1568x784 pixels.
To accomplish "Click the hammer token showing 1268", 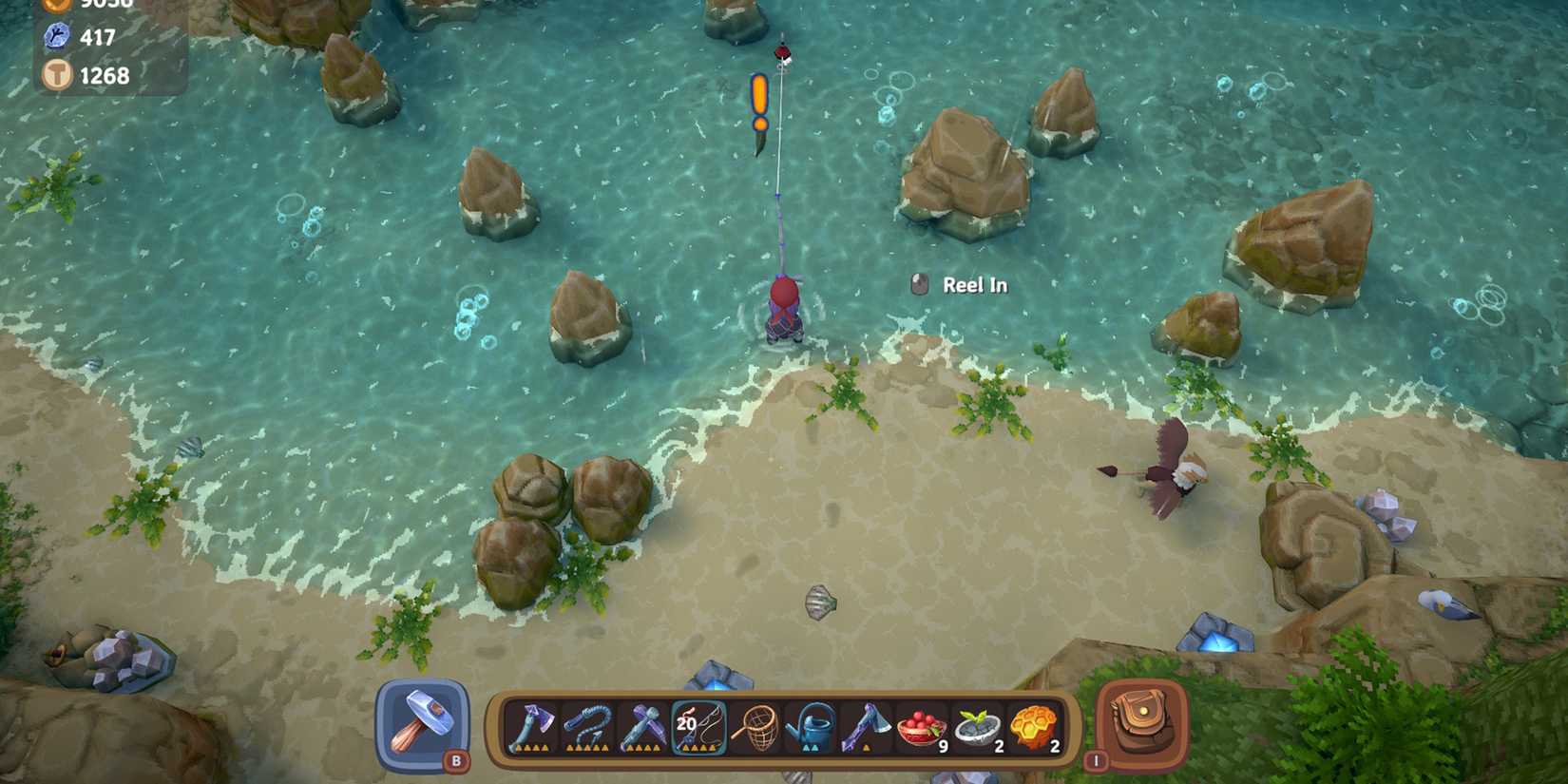I will coord(59,75).
